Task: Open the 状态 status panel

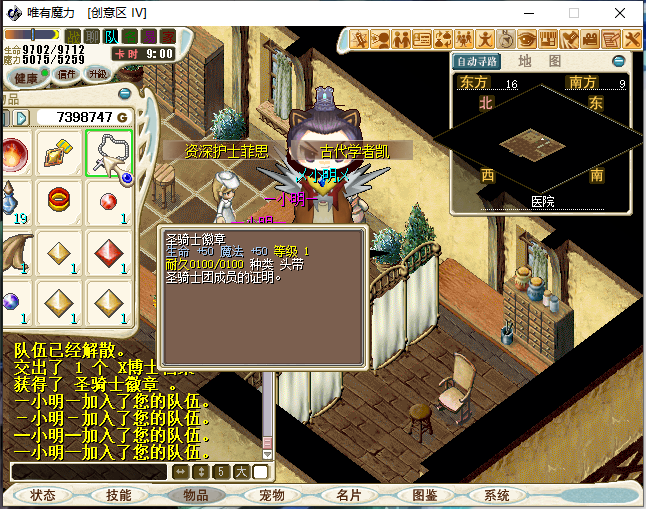Action: (x=43, y=495)
